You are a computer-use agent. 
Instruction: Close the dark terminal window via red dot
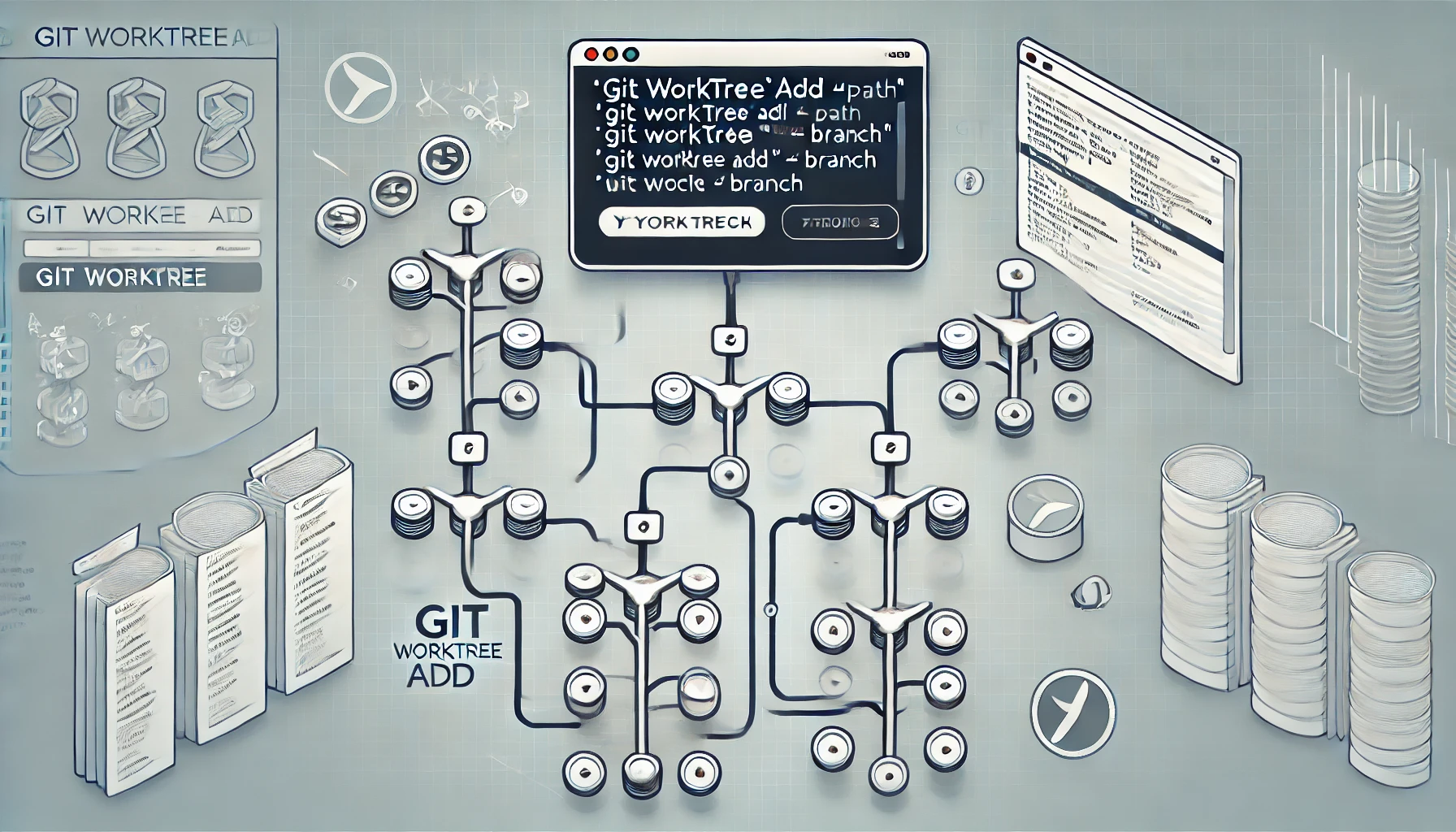click(591, 54)
